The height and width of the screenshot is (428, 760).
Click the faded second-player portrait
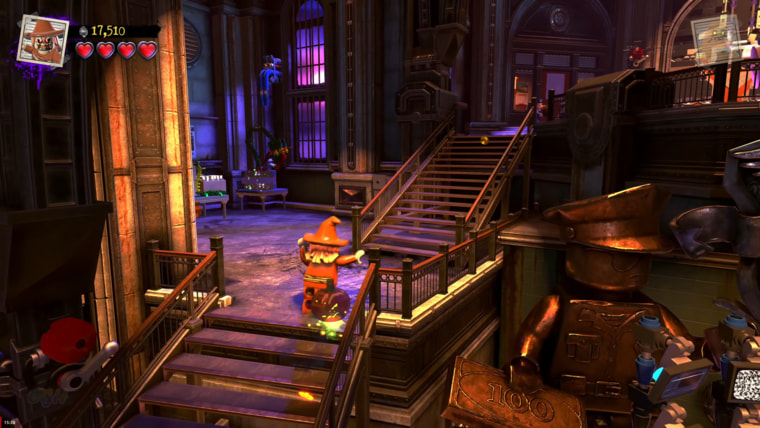717,38
